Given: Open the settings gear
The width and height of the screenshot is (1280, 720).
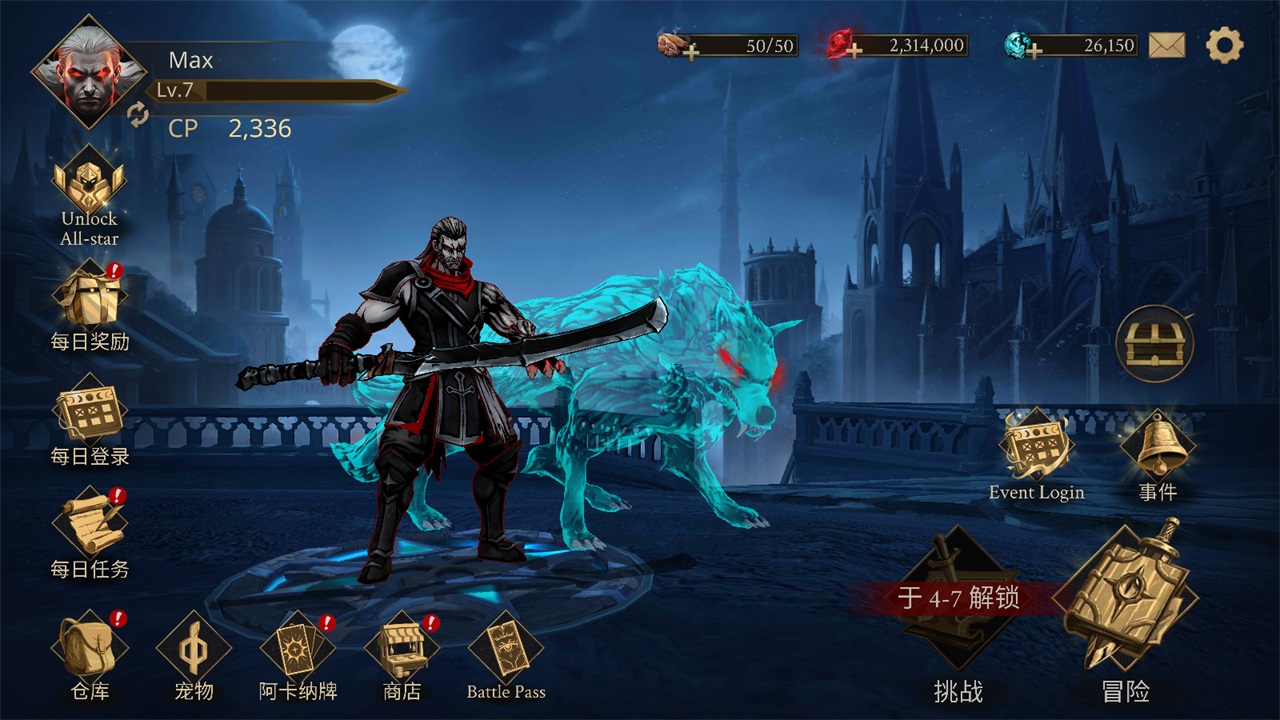Looking at the screenshot, I should click(1222, 44).
